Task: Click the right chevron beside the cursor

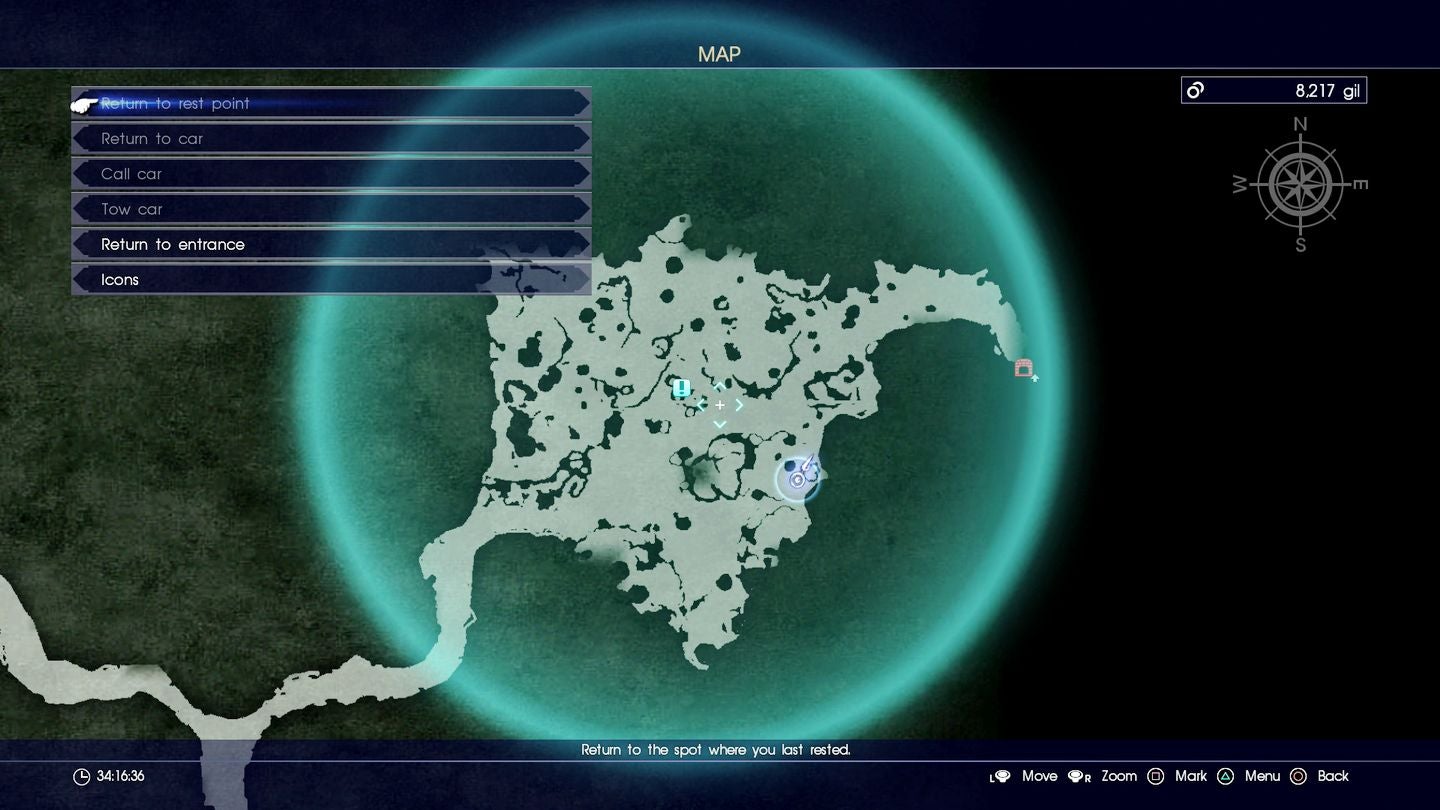Action: click(x=739, y=405)
